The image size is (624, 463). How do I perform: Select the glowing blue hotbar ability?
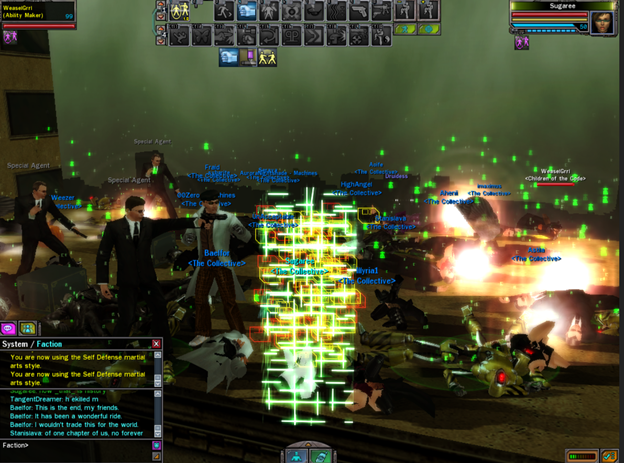[247, 12]
